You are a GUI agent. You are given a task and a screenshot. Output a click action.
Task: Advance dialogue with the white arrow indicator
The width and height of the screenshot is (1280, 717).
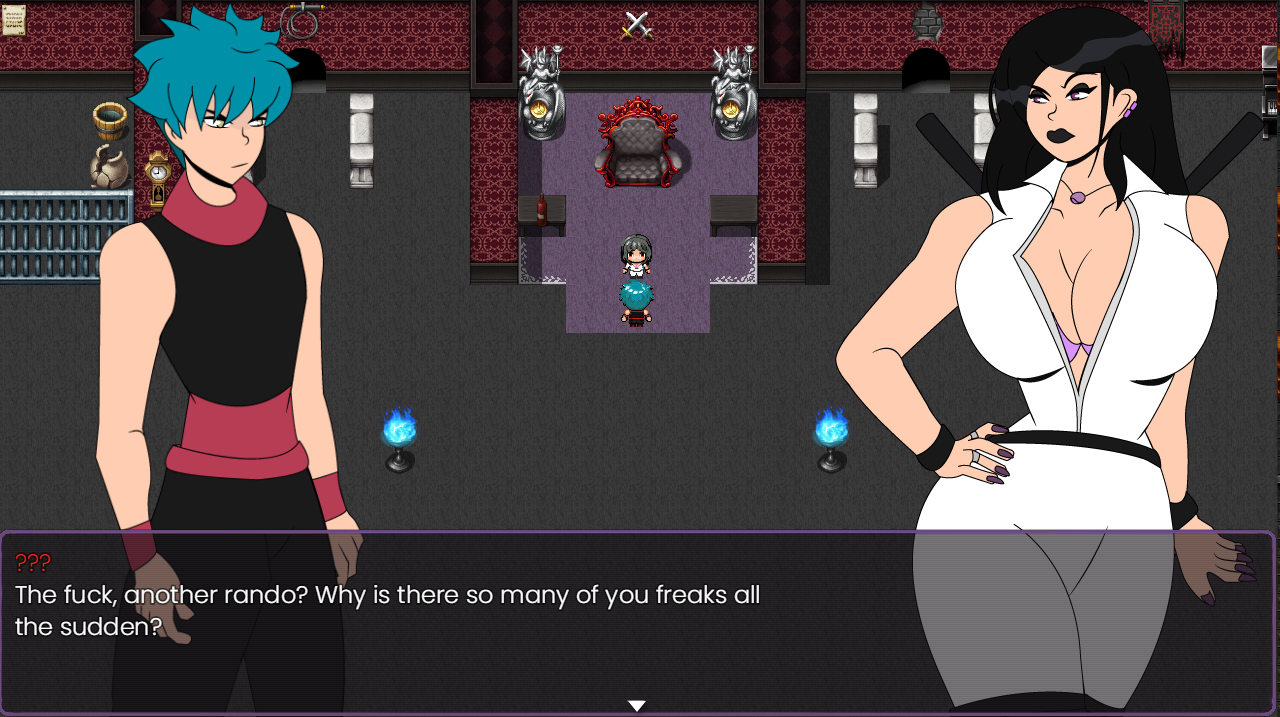[x=636, y=706]
